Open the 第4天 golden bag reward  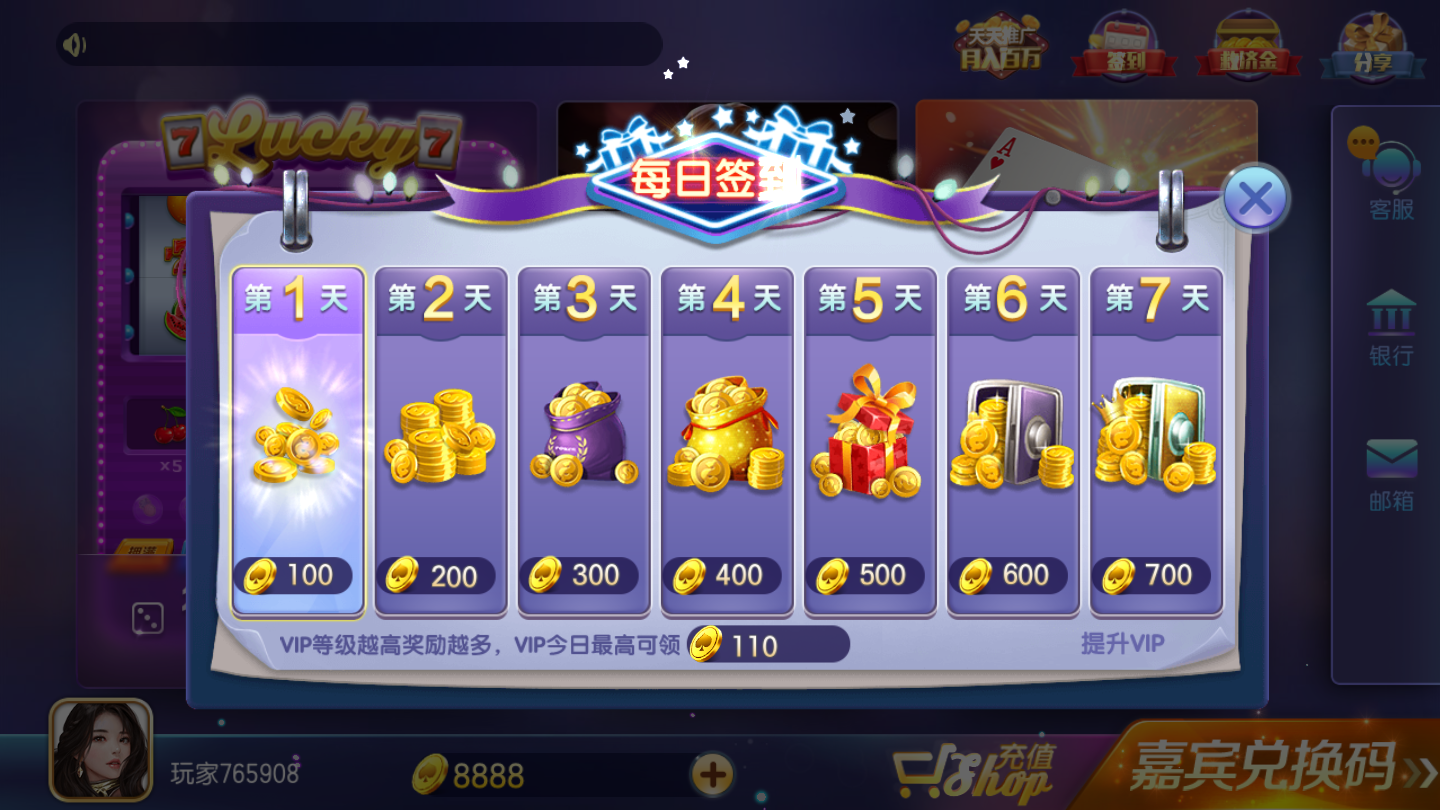click(726, 440)
